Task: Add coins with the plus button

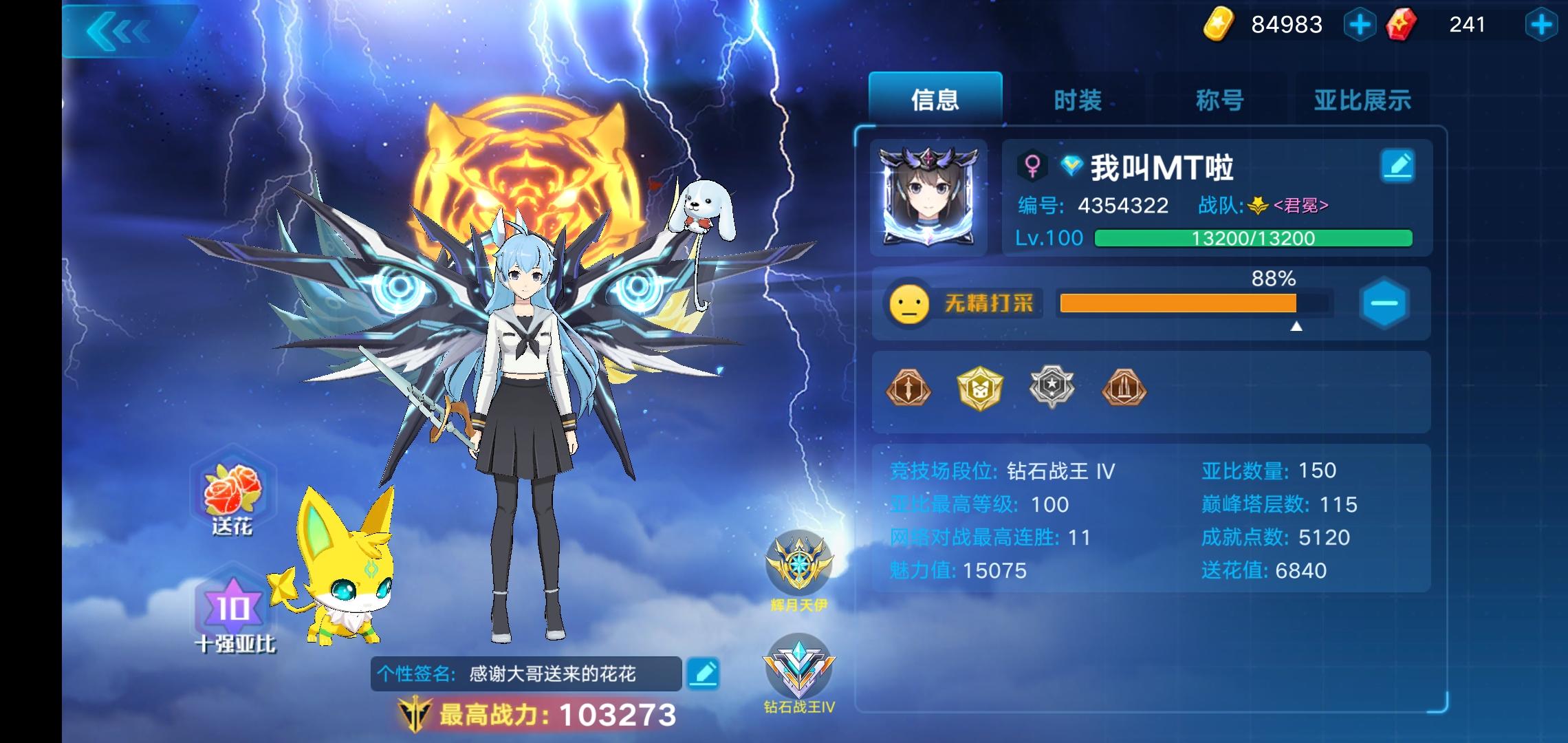Action: tap(1361, 25)
